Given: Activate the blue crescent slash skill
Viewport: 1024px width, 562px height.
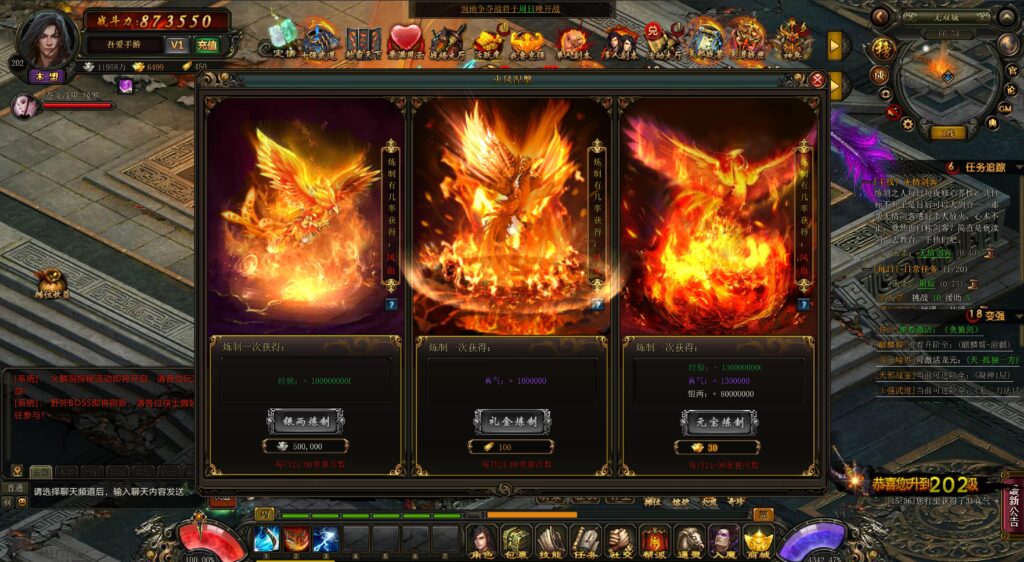Looking at the screenshot, I should 267,539.
